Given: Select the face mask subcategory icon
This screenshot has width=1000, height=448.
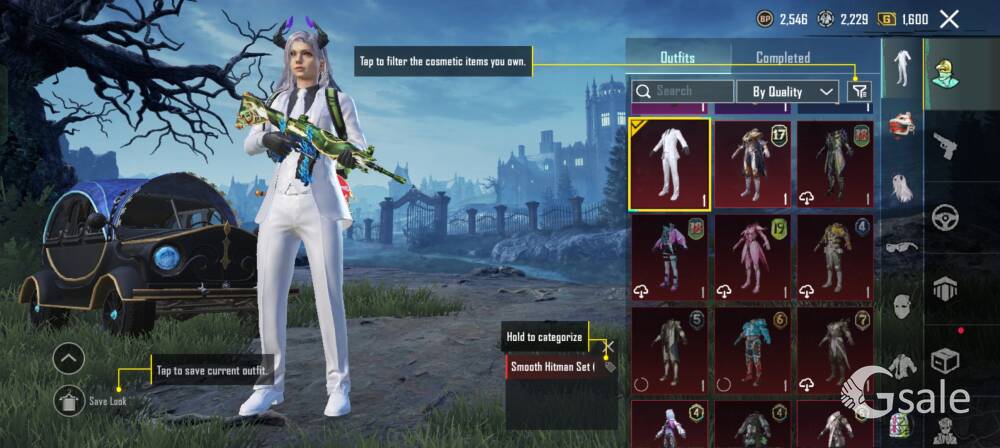Looking at the screenshot, I should click(x=901, y=305).
